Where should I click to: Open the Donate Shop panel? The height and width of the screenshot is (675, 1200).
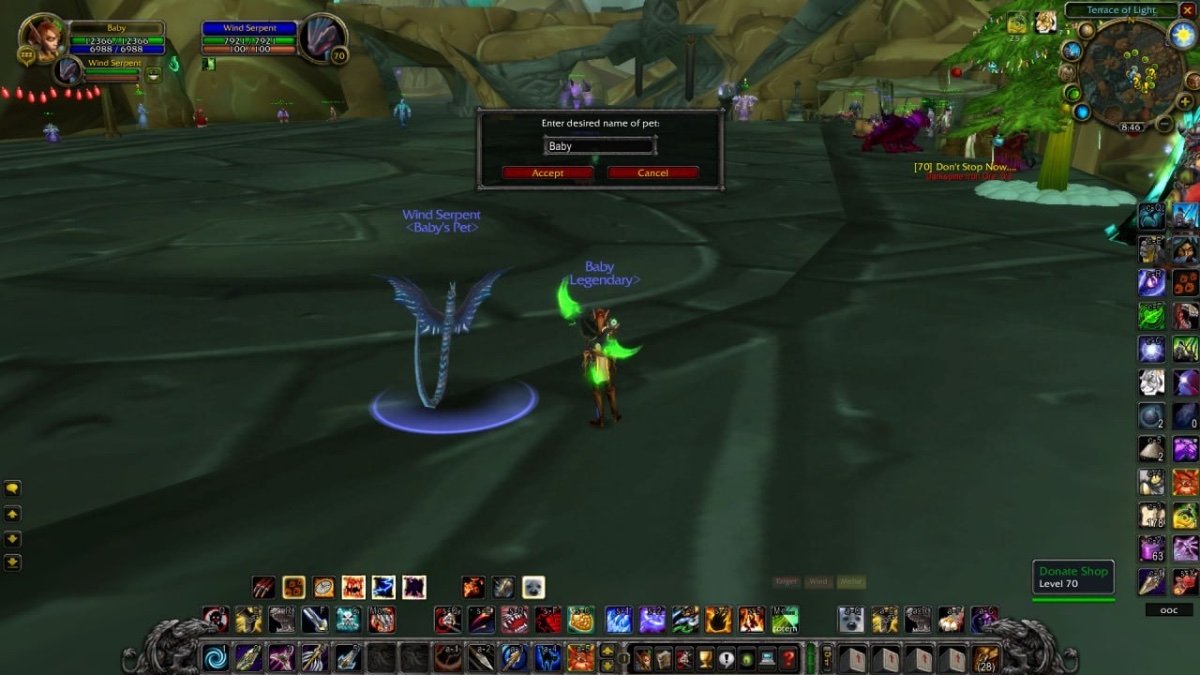(1073, 577)
